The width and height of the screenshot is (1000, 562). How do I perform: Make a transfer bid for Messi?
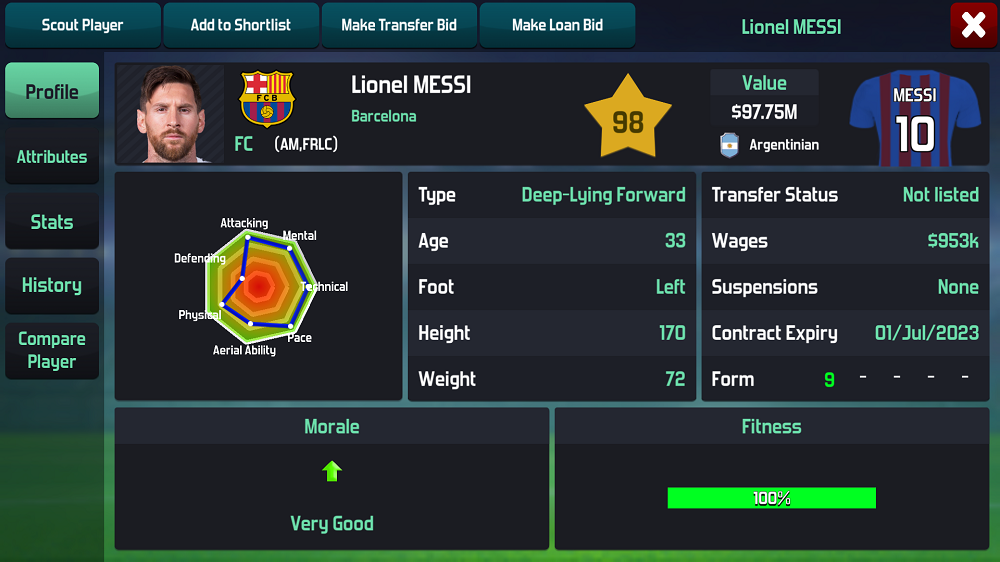[x=399, y=25]
